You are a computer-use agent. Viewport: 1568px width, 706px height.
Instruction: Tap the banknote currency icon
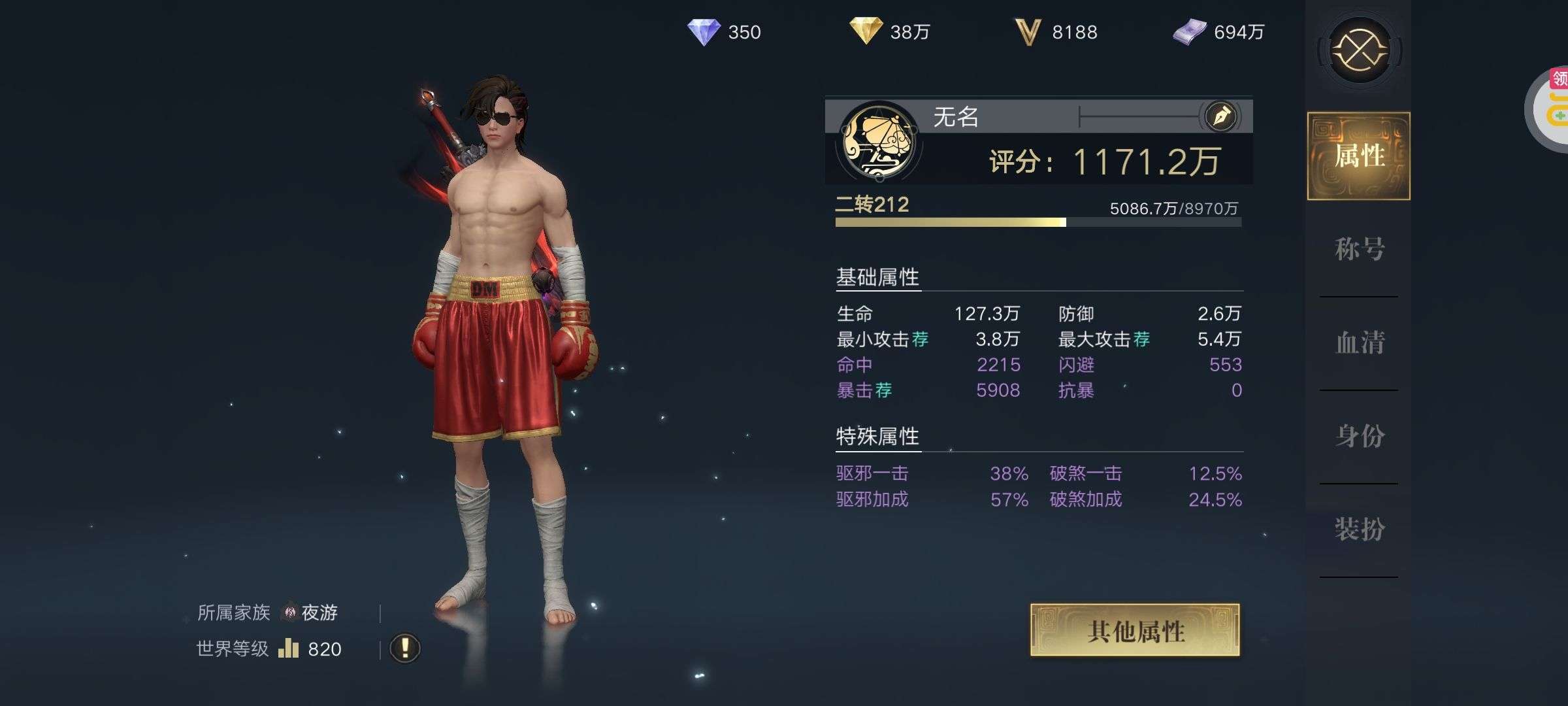[x=1189, y=32]
